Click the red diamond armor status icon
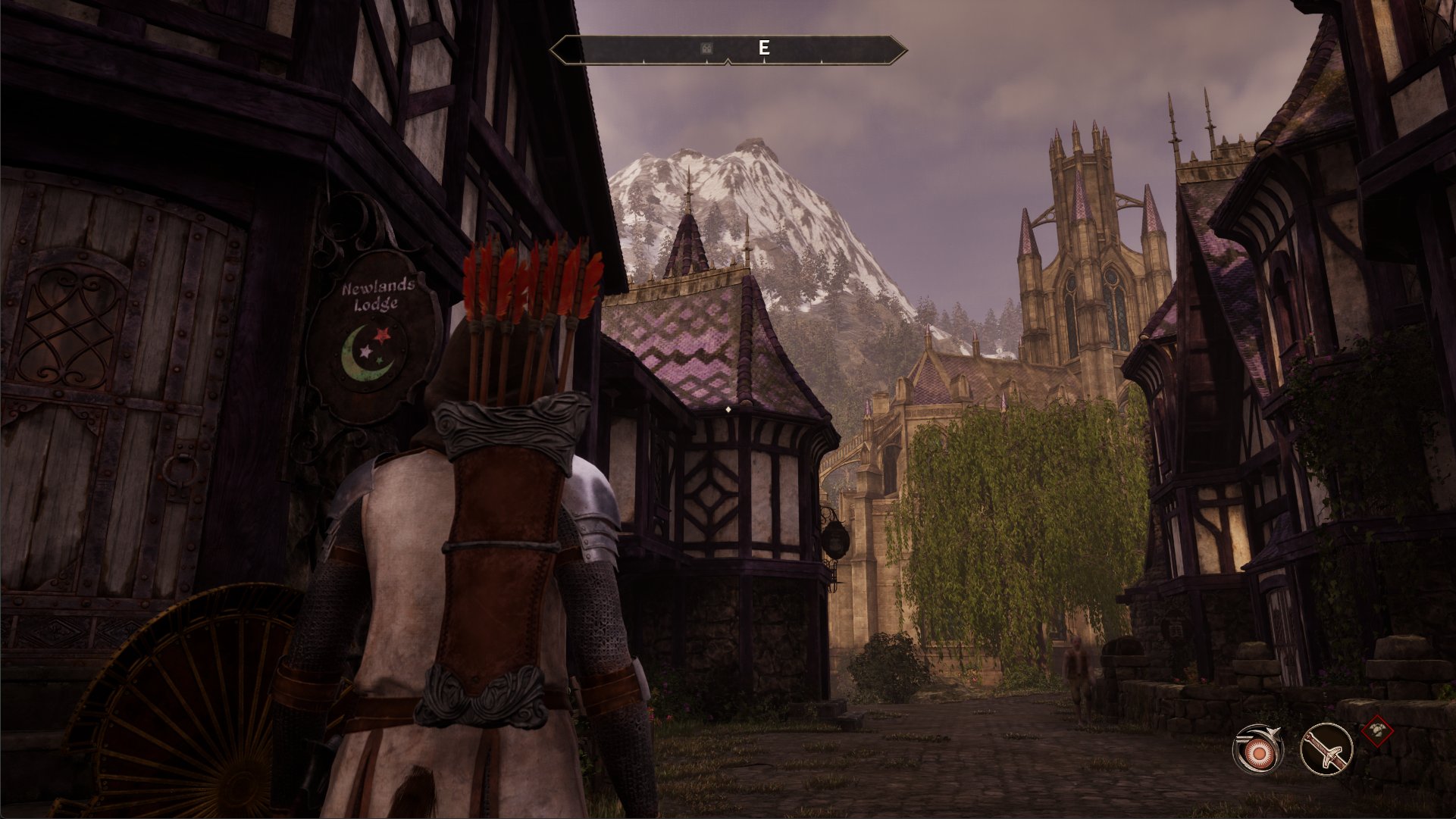Image resolution: width=1456 pixels, height=819 pixels. point(1377,731)
